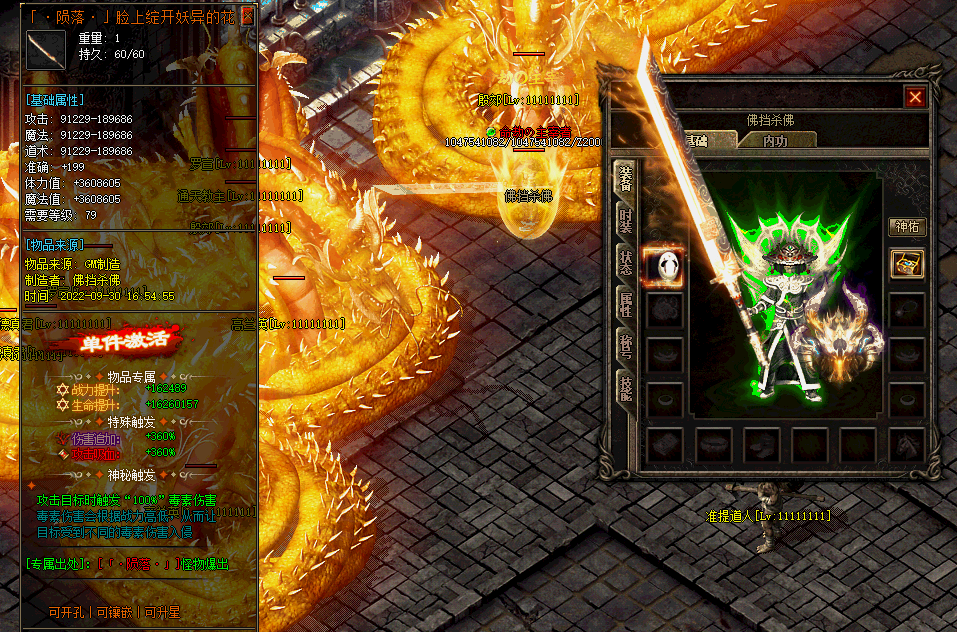957x632 pixels.
Task: Open the treasure chest slot icon
Action: point(907,264)
